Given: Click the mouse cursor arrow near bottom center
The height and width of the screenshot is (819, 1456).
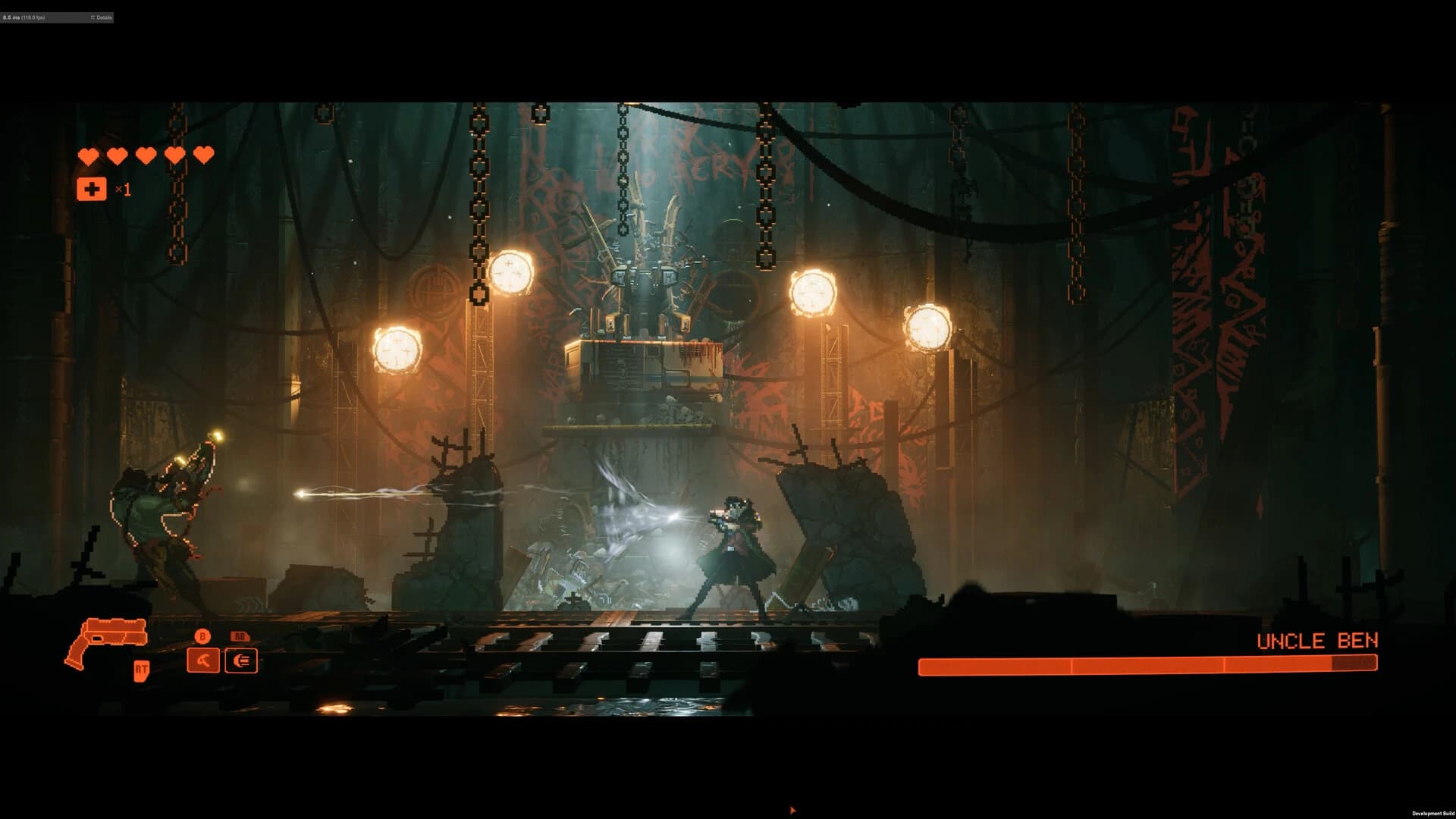Looking at the screenshot, I should 792,810.
